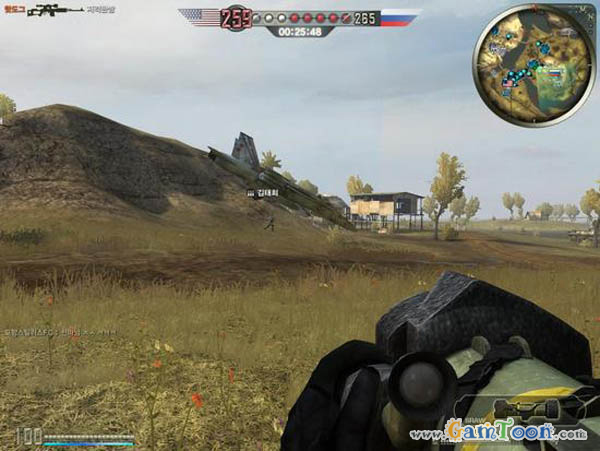Click the Russian flag marker on the minimap
Viewport: 600px width, 451px height.
point(555,74)
